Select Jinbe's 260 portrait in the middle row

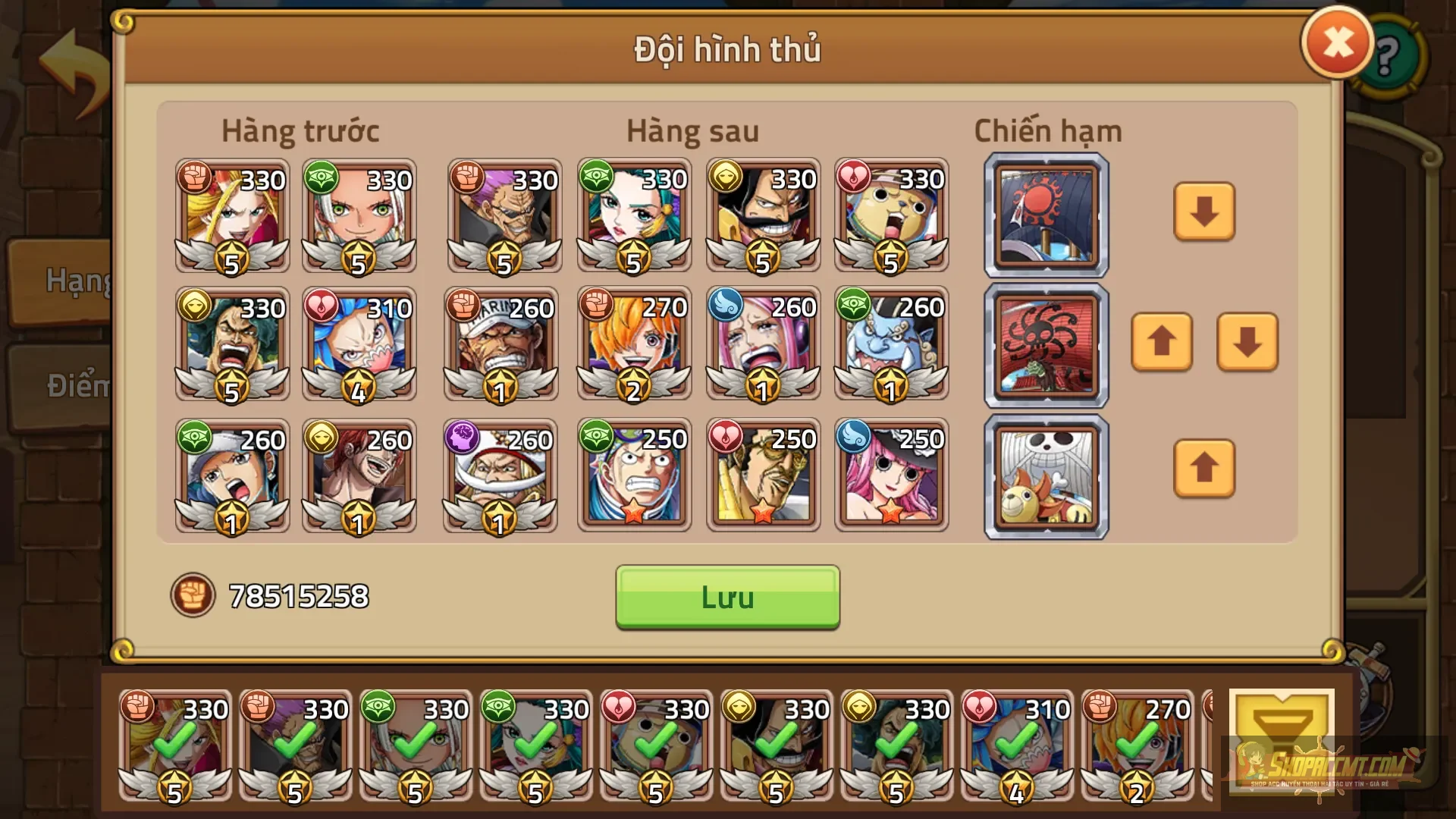pyautogui.click(x=892, y=345)
